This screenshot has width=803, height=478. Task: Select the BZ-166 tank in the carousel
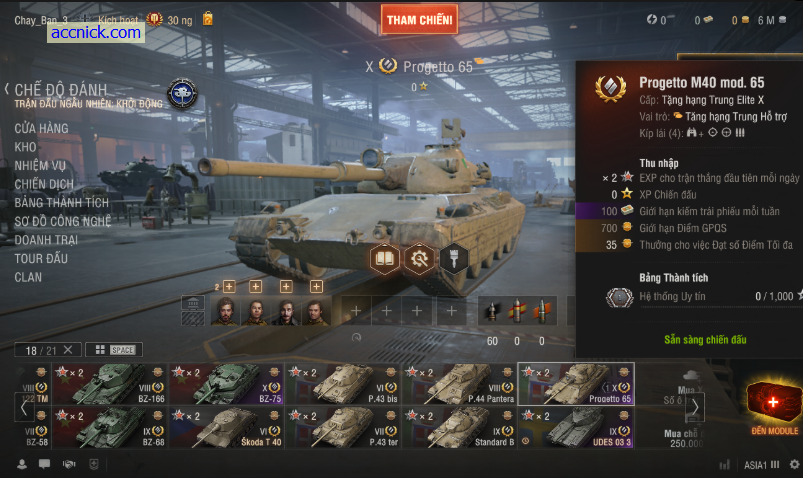point(110,383)
